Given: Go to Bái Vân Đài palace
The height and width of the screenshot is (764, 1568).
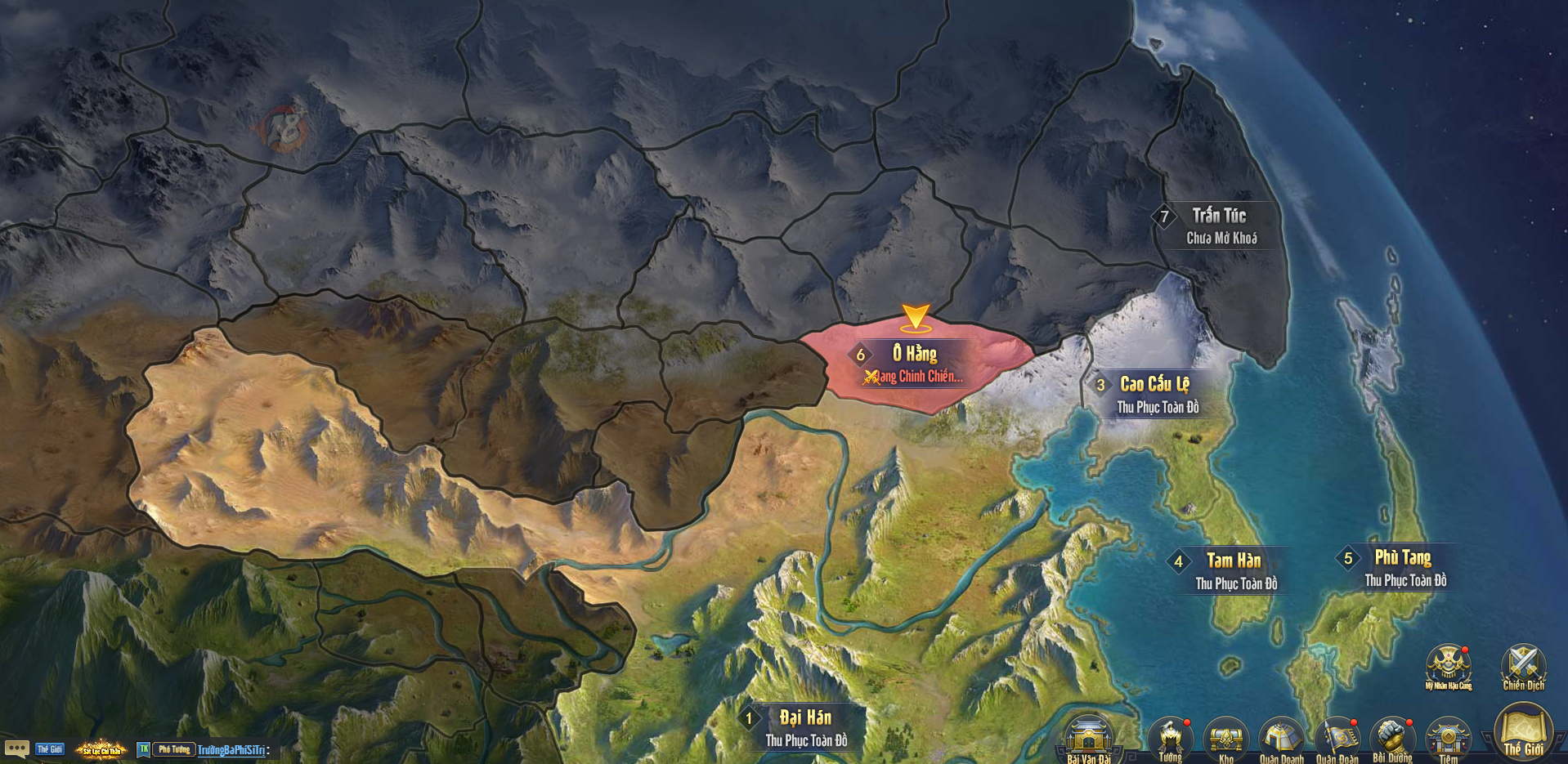Looking at the screenshot, I should (1089, 738).
